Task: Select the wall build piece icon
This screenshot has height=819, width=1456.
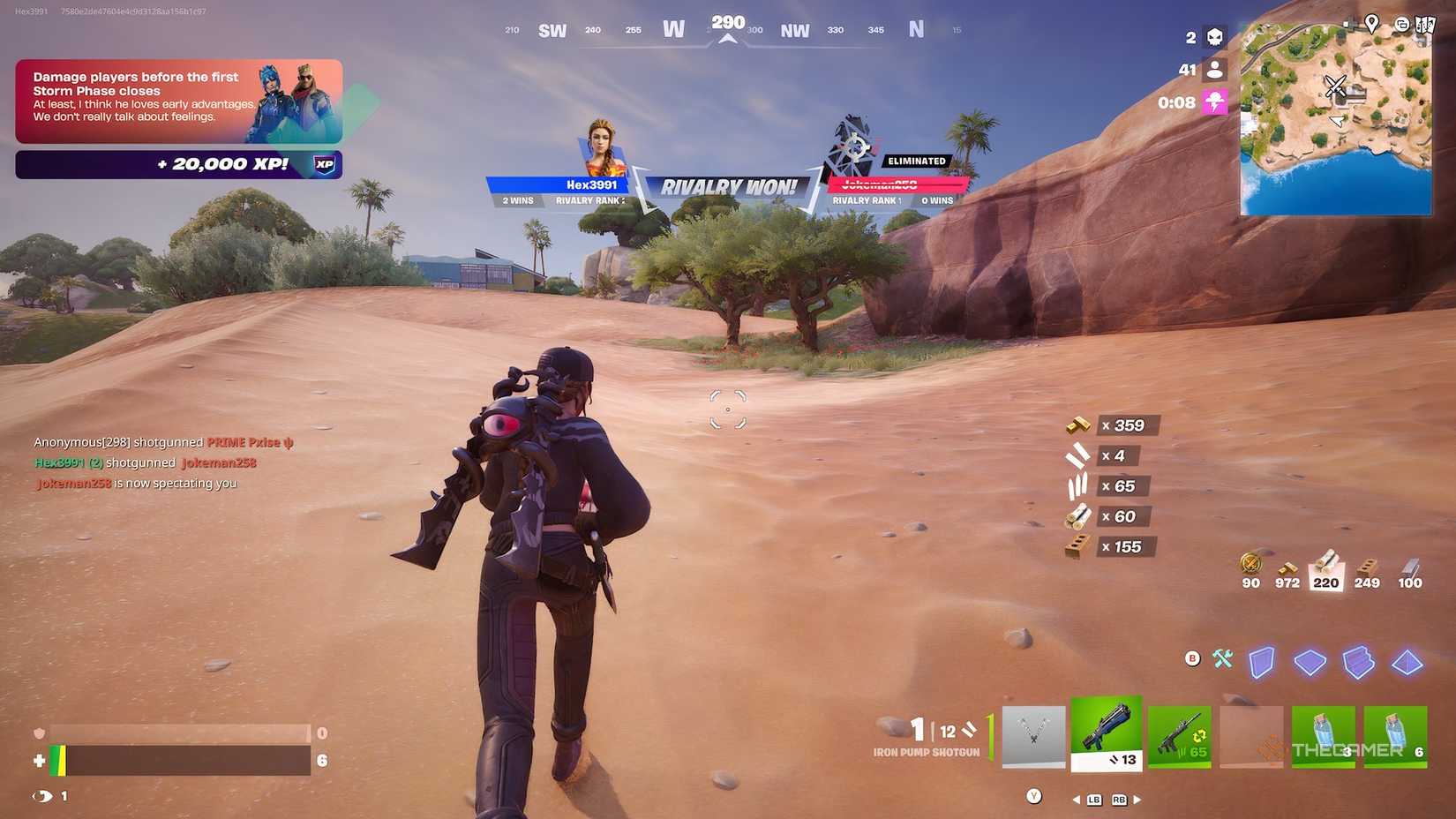Action: tap(1262, 662)
